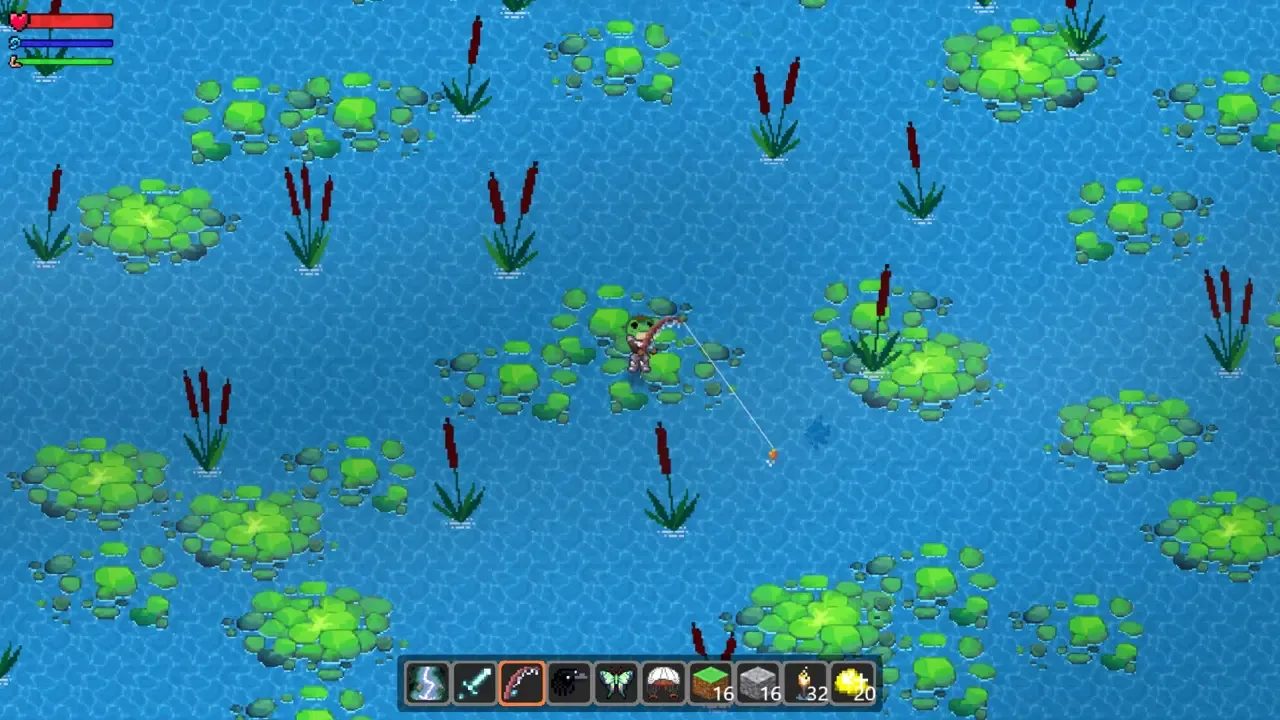This screenshot has width=1280, height=720.
Task: Select the fishing rod hotbar slot
Action: tap(521, 683)
